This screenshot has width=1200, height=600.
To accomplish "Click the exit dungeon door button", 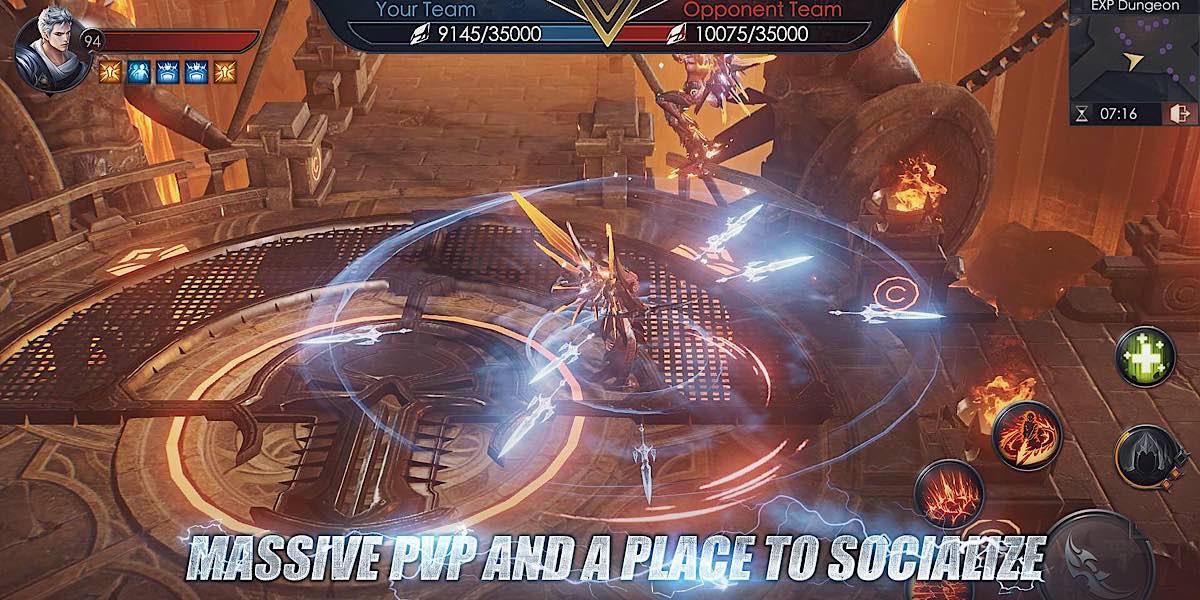I will [x=1179, y=114].
